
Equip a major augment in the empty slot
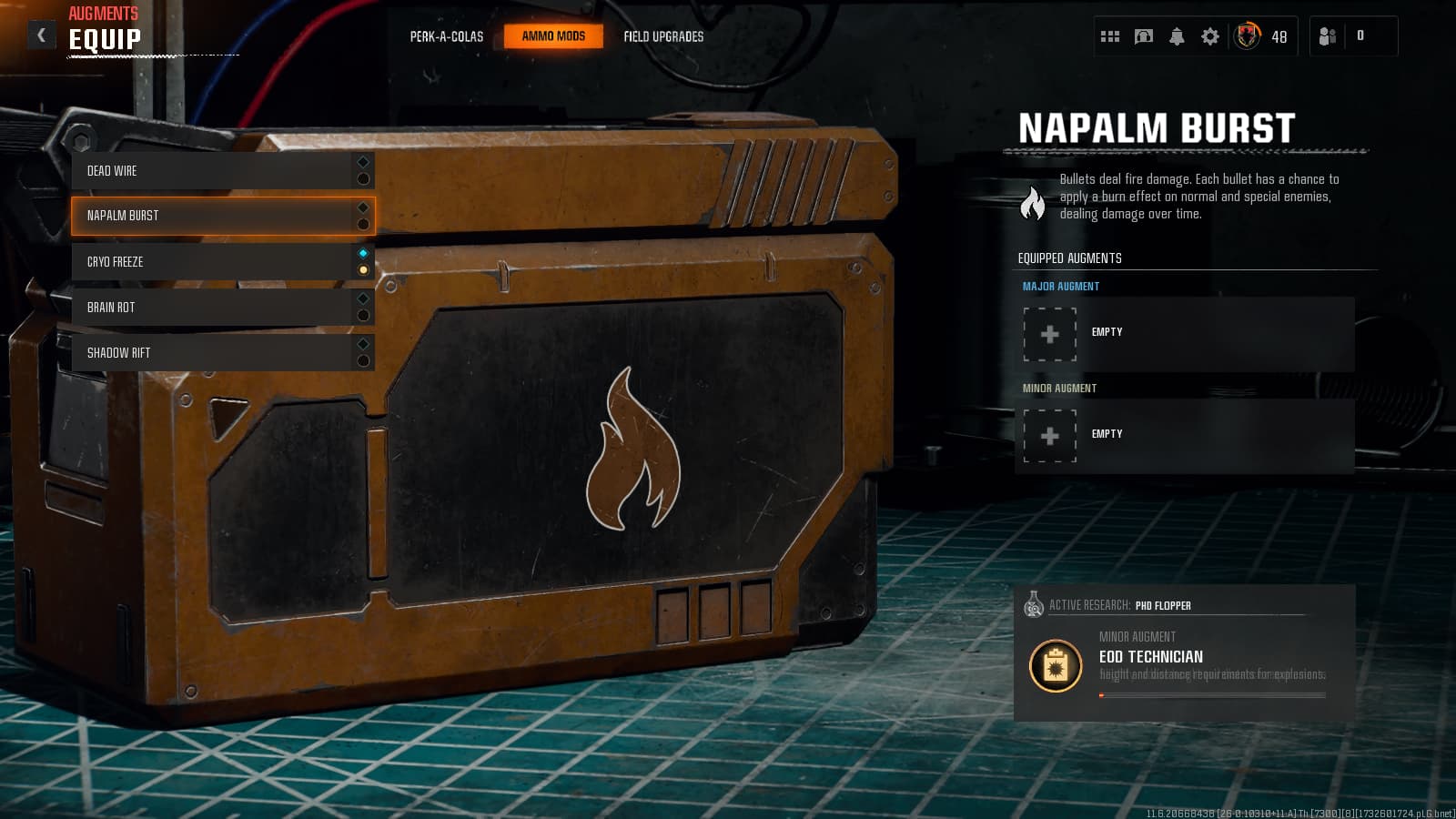(1050, 334)
